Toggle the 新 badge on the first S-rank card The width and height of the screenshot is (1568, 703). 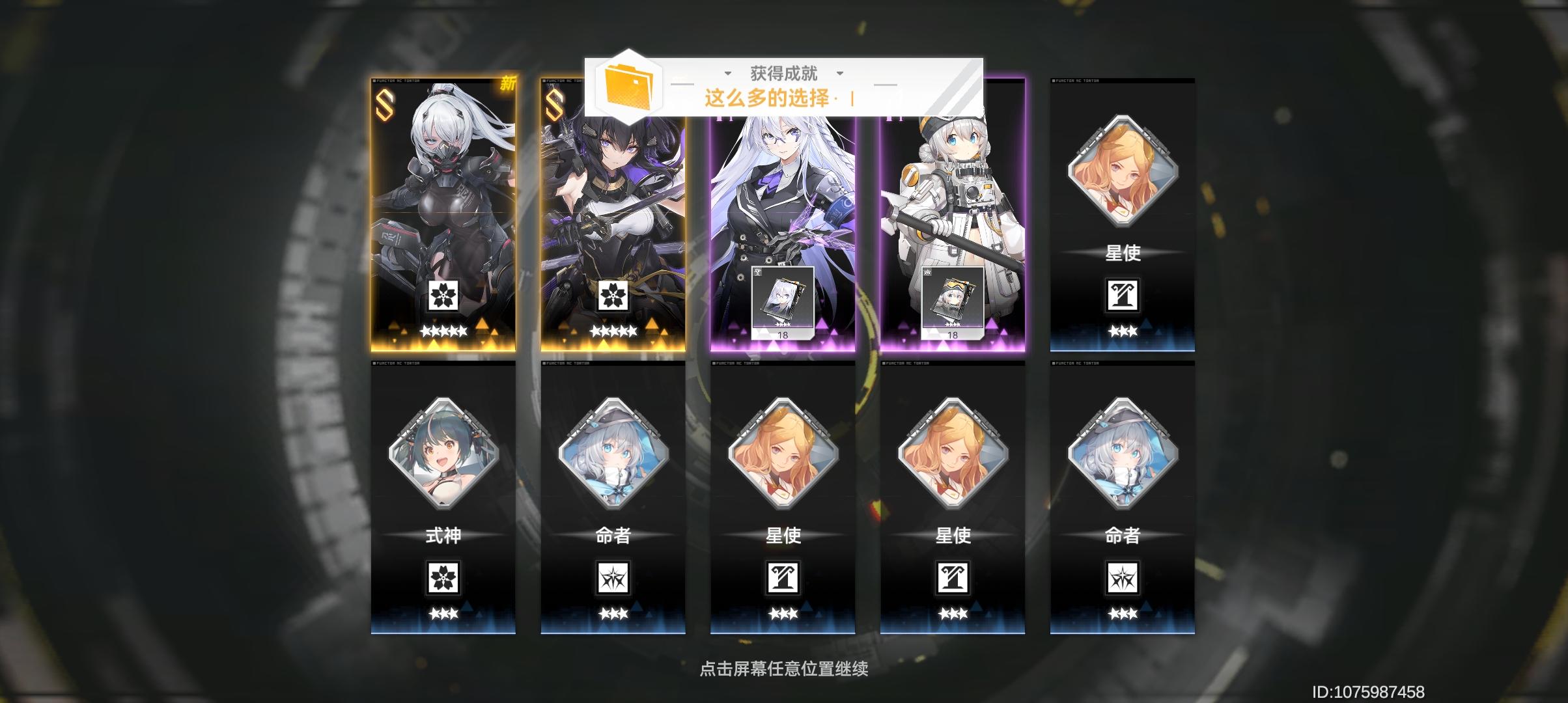click(x=508, y=83)
